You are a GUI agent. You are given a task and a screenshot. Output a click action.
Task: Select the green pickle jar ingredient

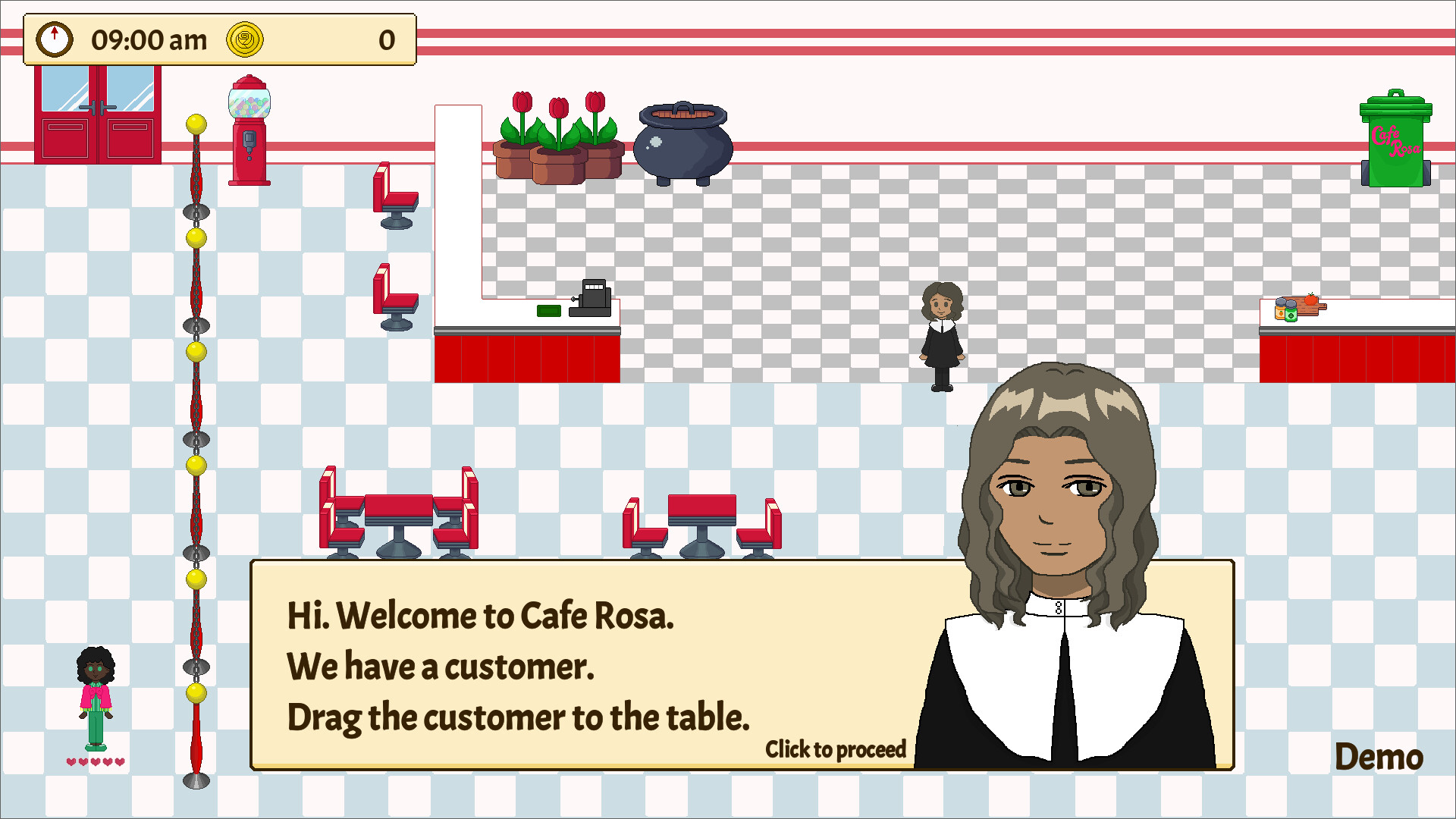pyautogui.click(x=1291, y=315)
